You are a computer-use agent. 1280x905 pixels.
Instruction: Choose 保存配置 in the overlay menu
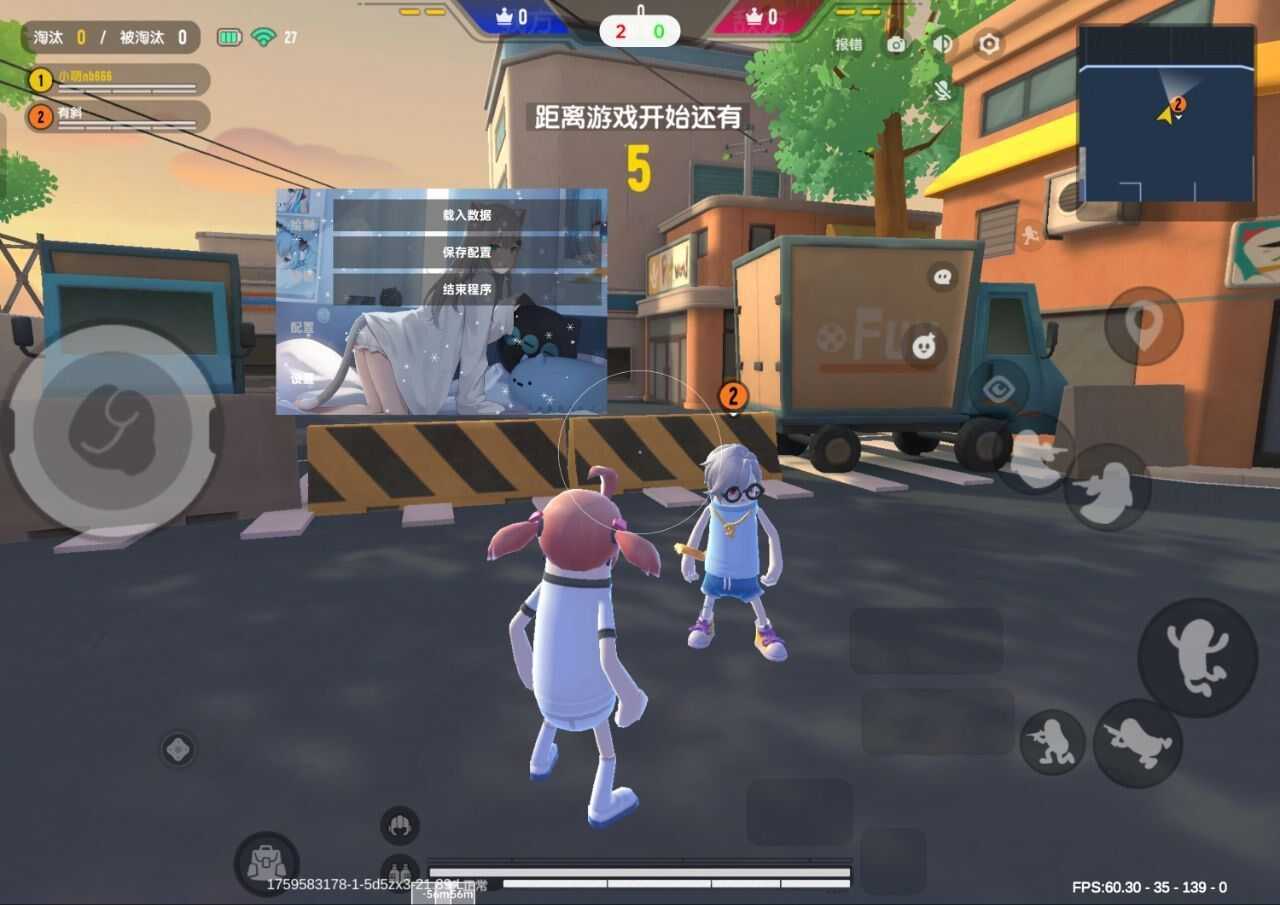(467, 252)
